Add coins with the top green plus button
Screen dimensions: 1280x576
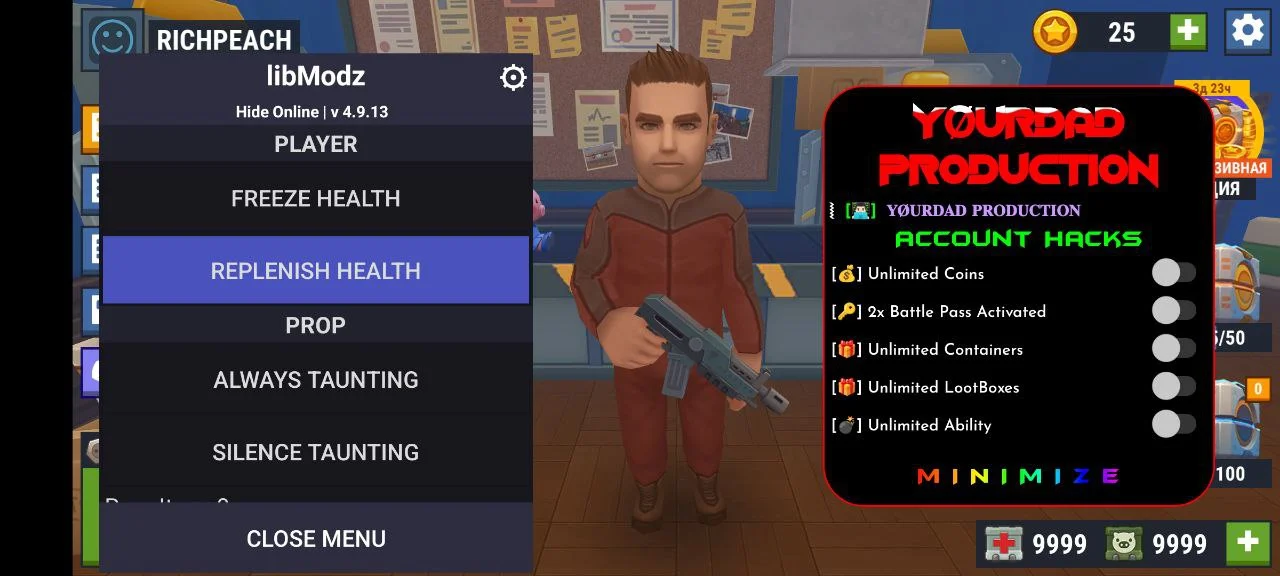1188,32
